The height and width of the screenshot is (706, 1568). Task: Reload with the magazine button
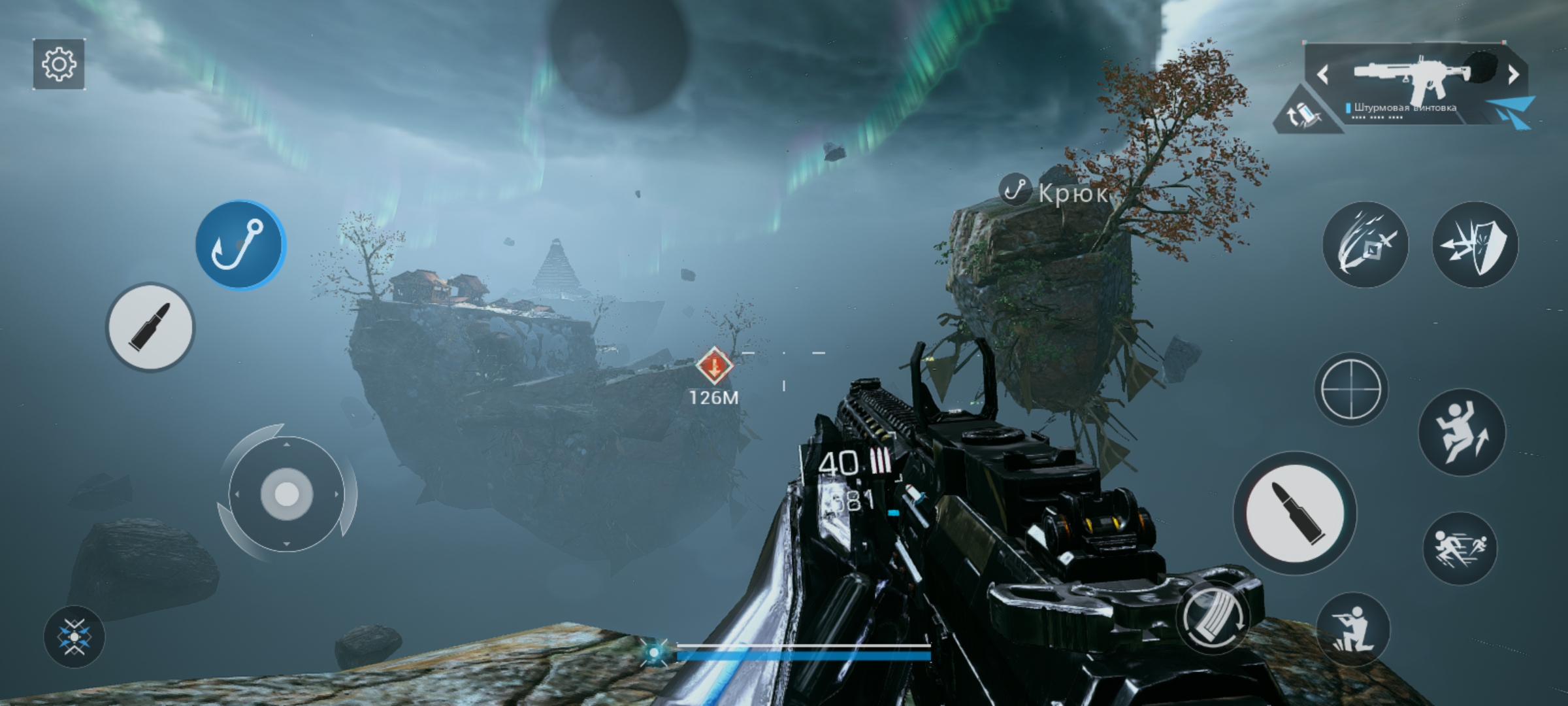1213,617
